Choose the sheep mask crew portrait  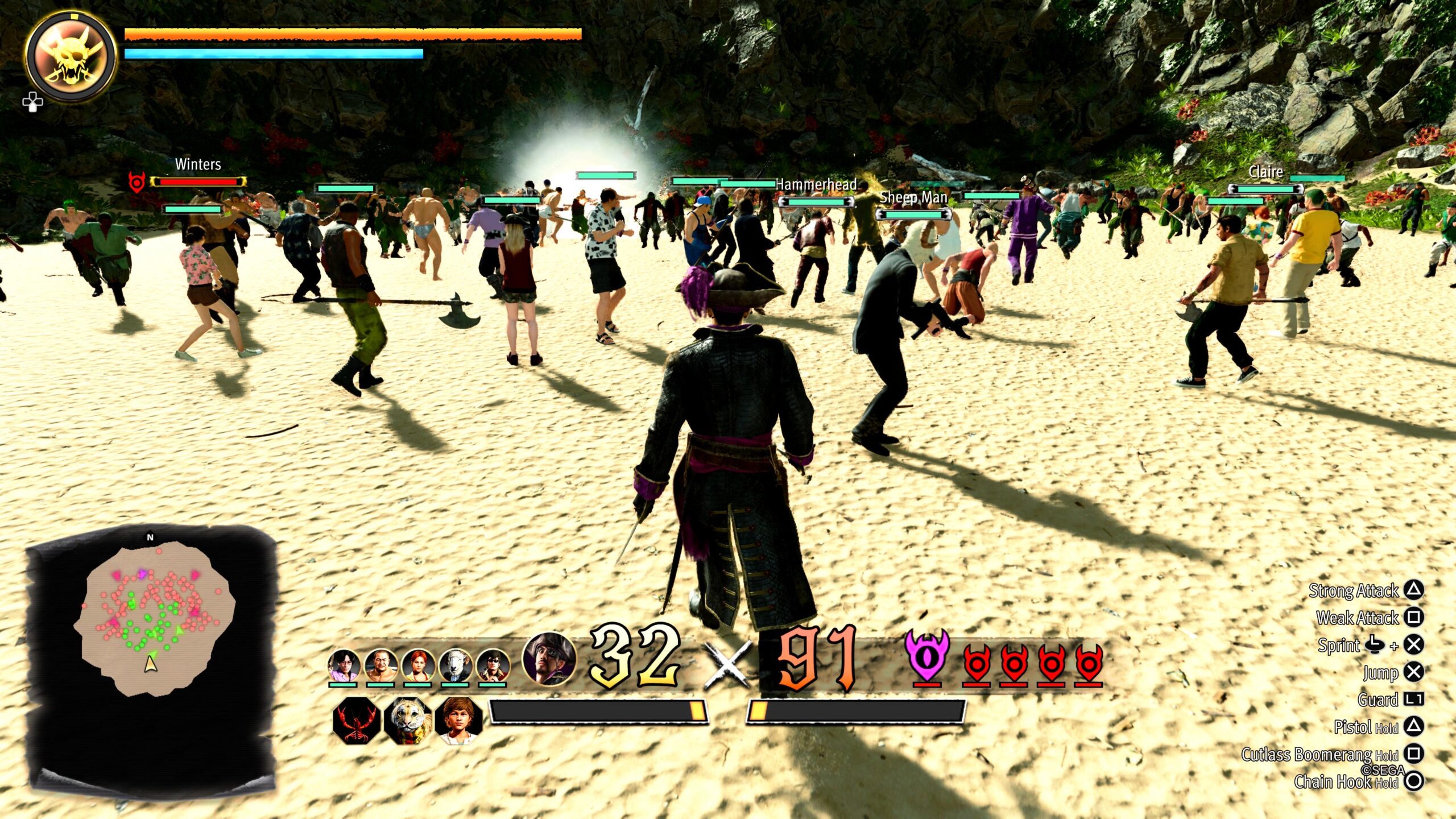455,665
